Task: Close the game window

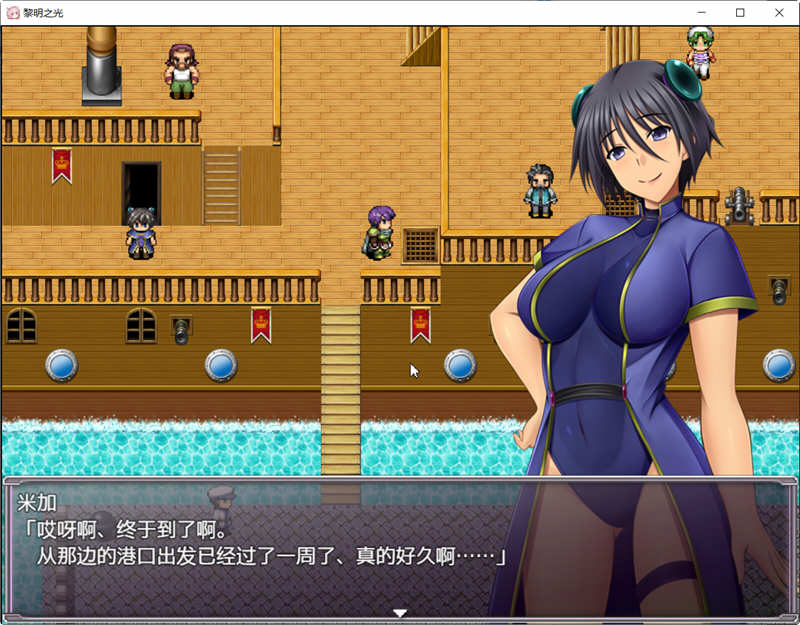Action: 779,13
